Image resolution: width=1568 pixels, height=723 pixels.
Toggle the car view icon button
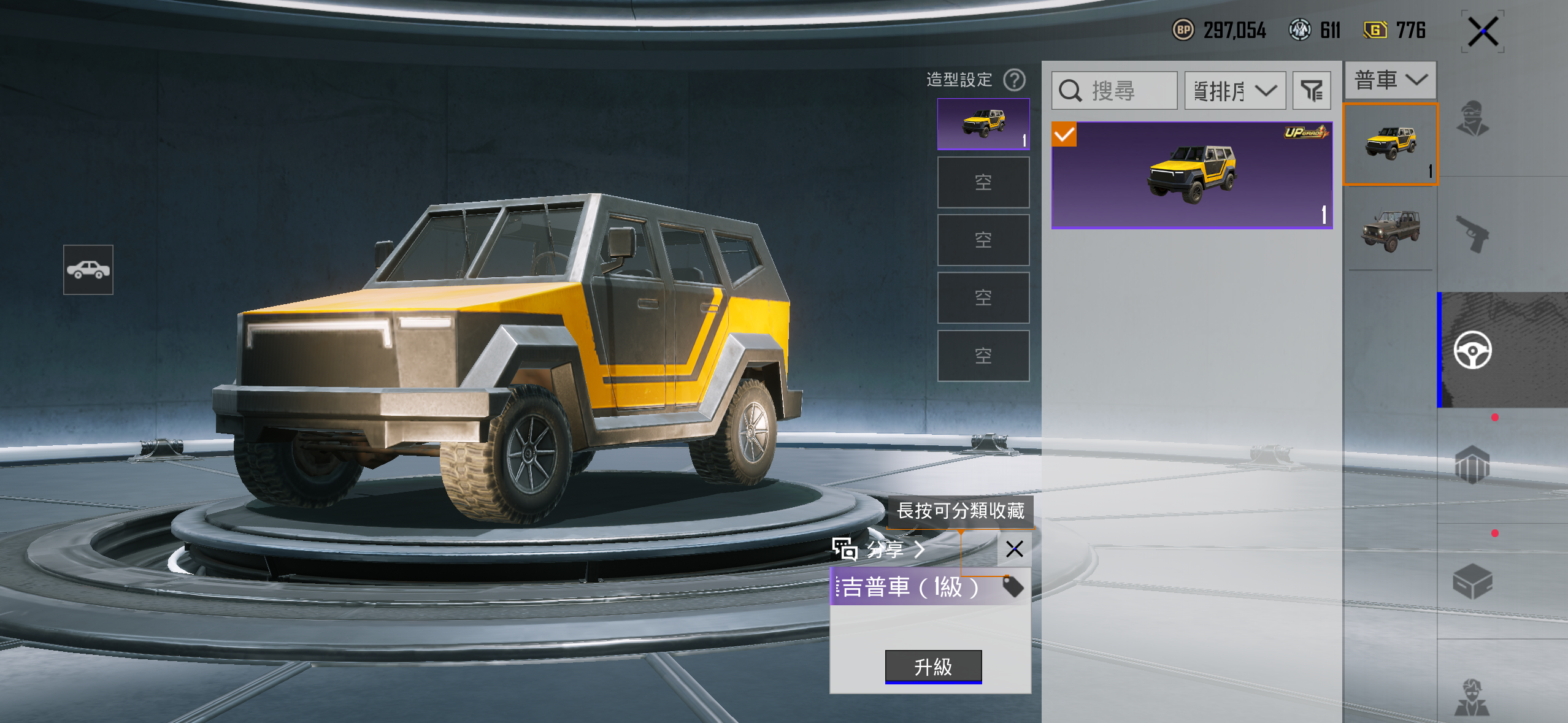[x=88, y=270]
